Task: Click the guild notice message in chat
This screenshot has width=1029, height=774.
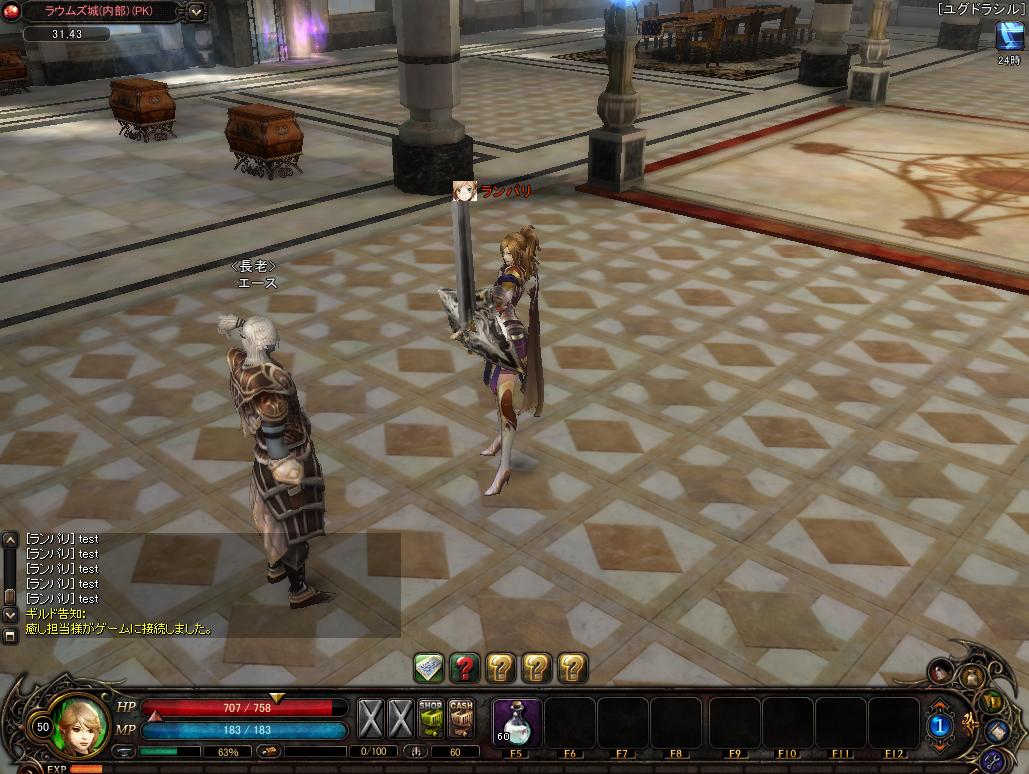Action: [x=118, y=629]
